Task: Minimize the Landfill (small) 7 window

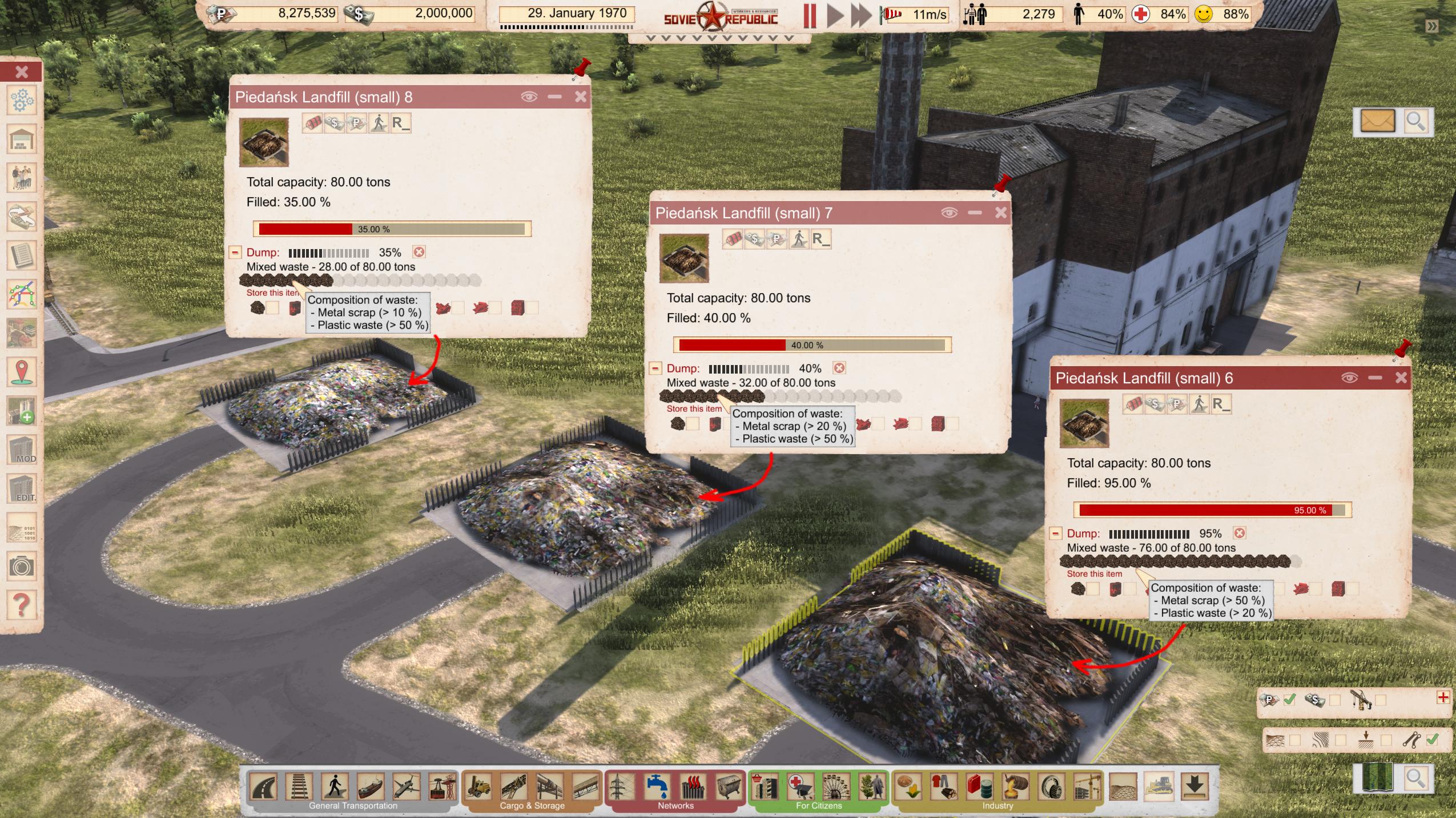Action: (975, 212)
